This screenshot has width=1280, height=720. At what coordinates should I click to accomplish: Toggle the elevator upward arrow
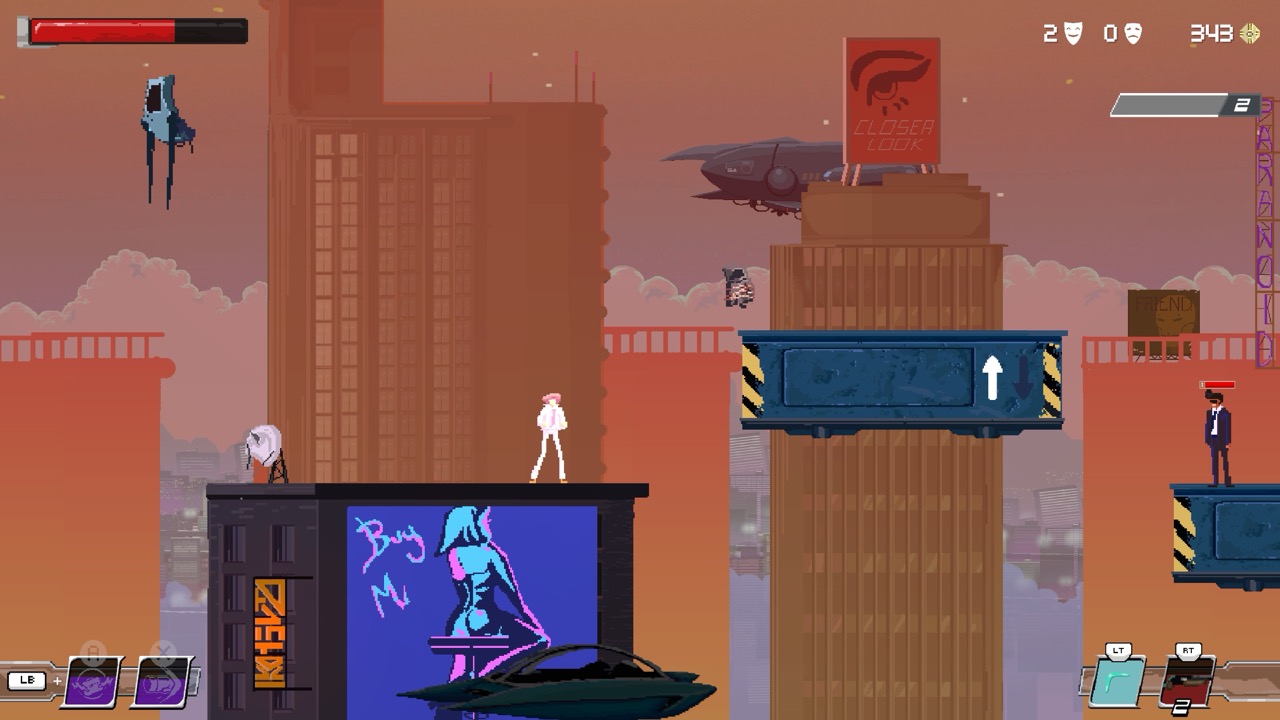[x=993, y=377]
